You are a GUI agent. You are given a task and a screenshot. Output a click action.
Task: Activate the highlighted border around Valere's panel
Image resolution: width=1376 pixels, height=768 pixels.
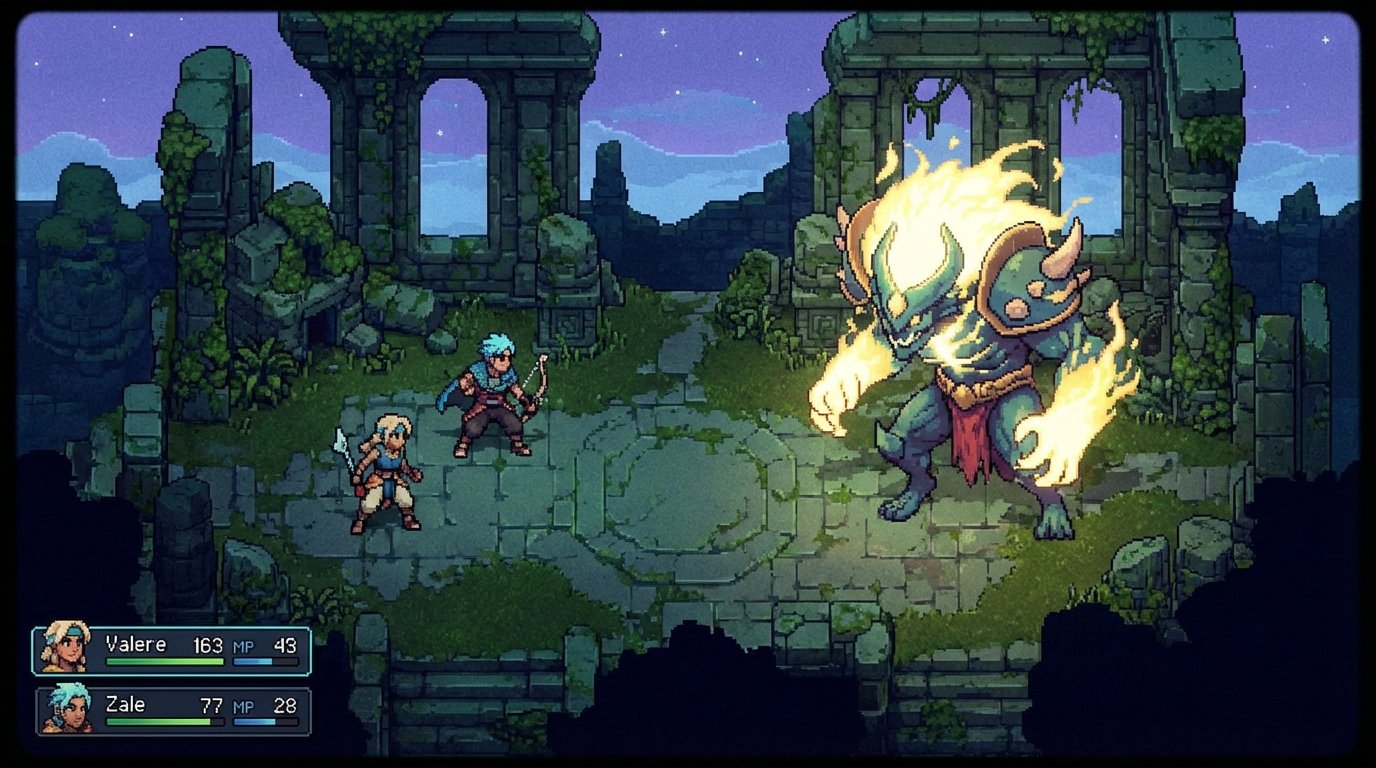pos(170,630)
